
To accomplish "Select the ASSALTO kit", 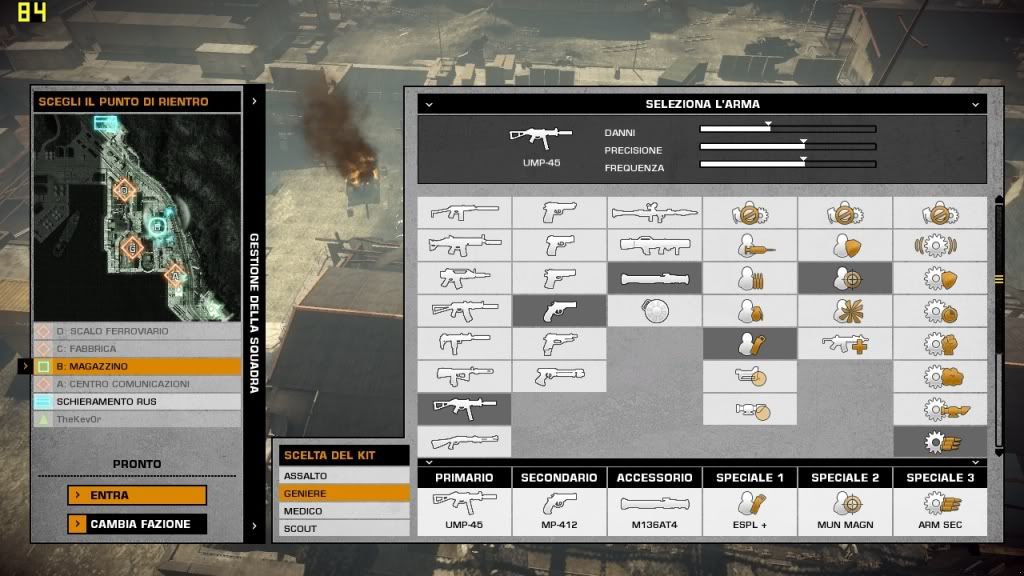I will coord(344,476).
